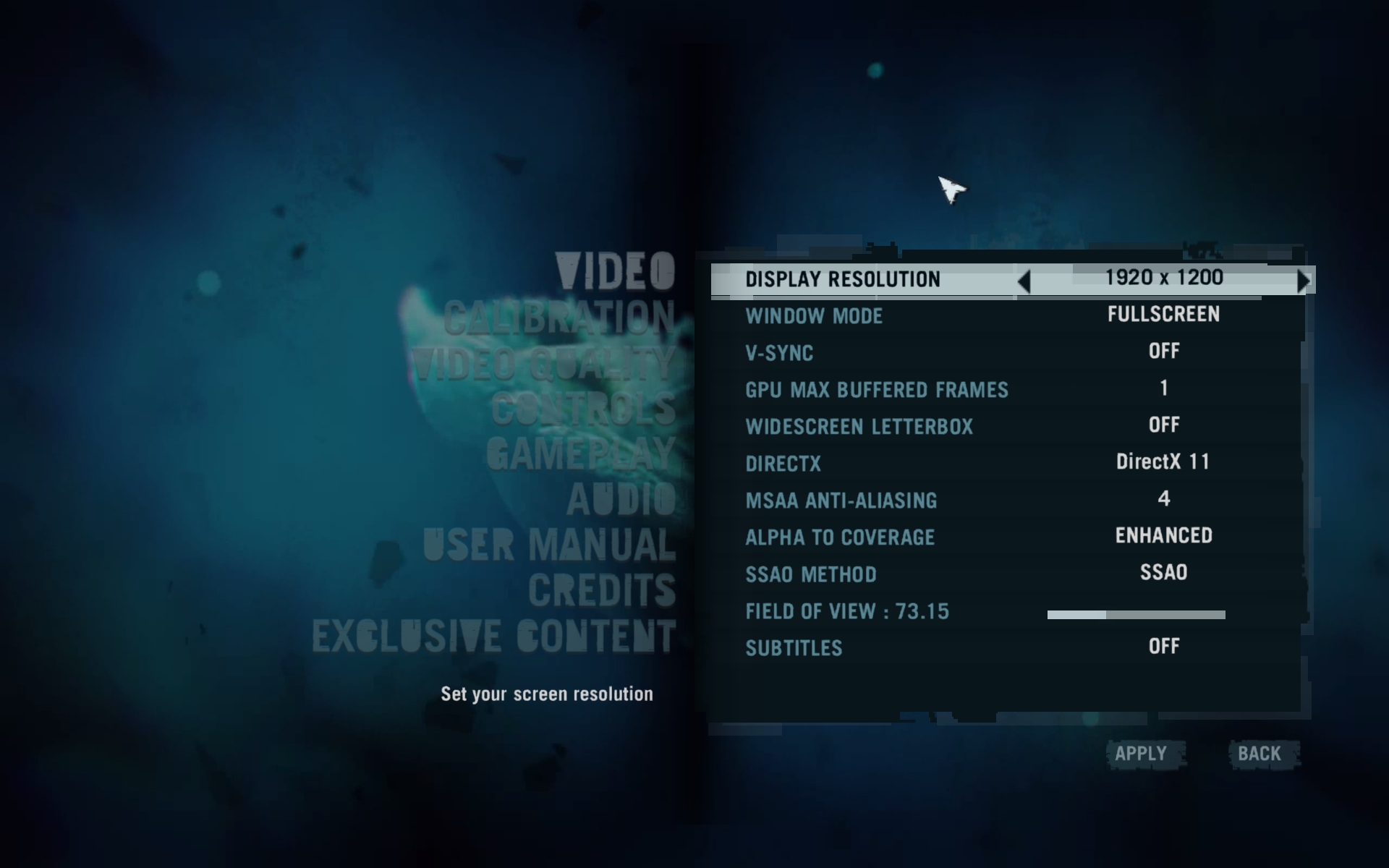Screen dimensions: 1389x868
Task: Click the right arrow for display resolution
Action: tap(1304, 281)
